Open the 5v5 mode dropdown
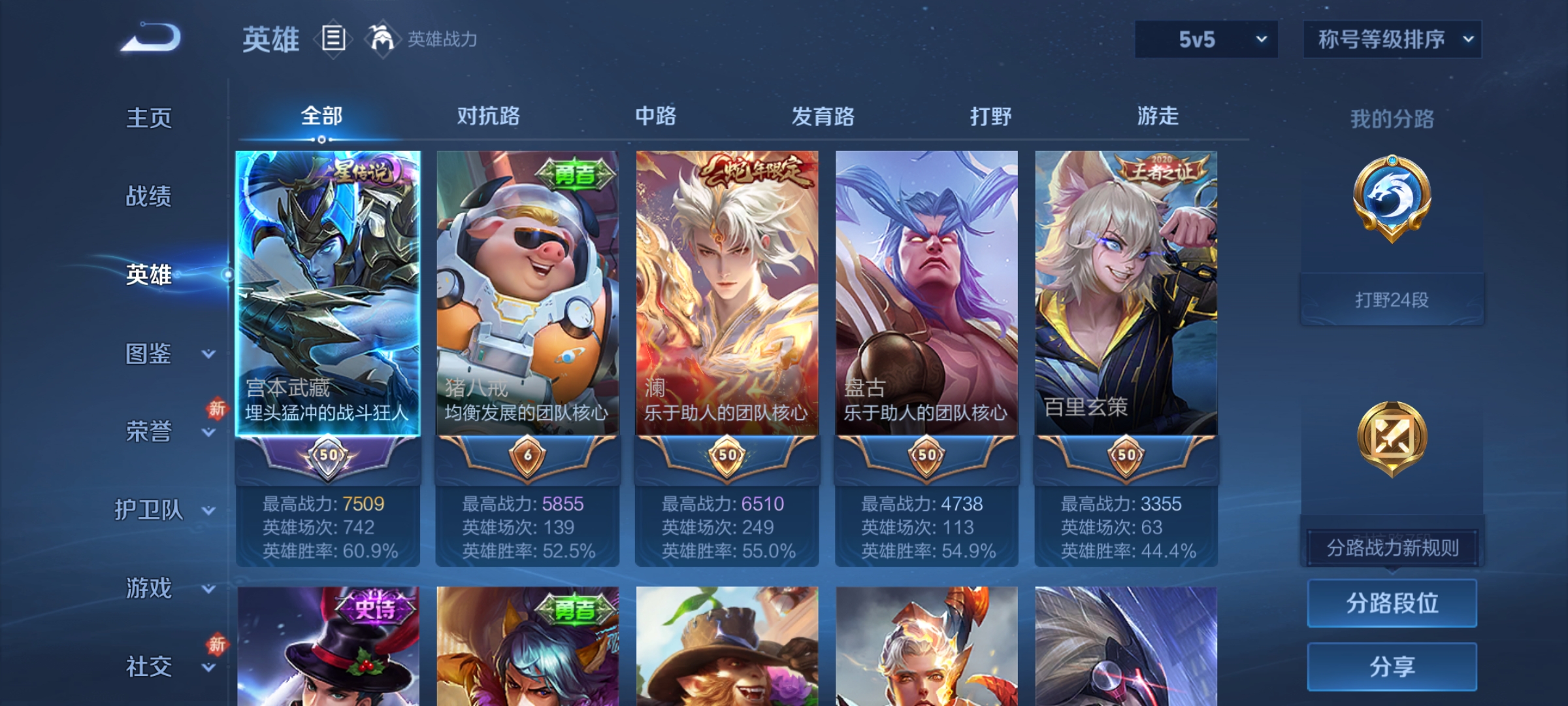This screenshot has width=1568, height=706. tap(1205, 39)
